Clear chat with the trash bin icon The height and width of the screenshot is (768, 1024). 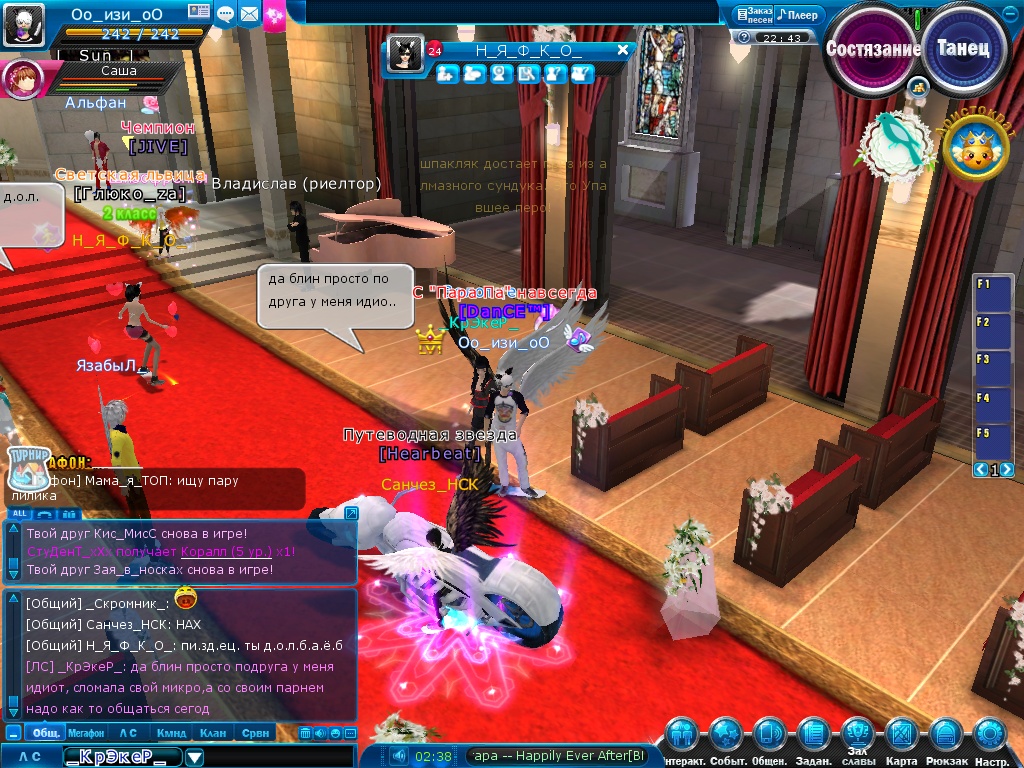pyautogui.click(x=305, y=733)
